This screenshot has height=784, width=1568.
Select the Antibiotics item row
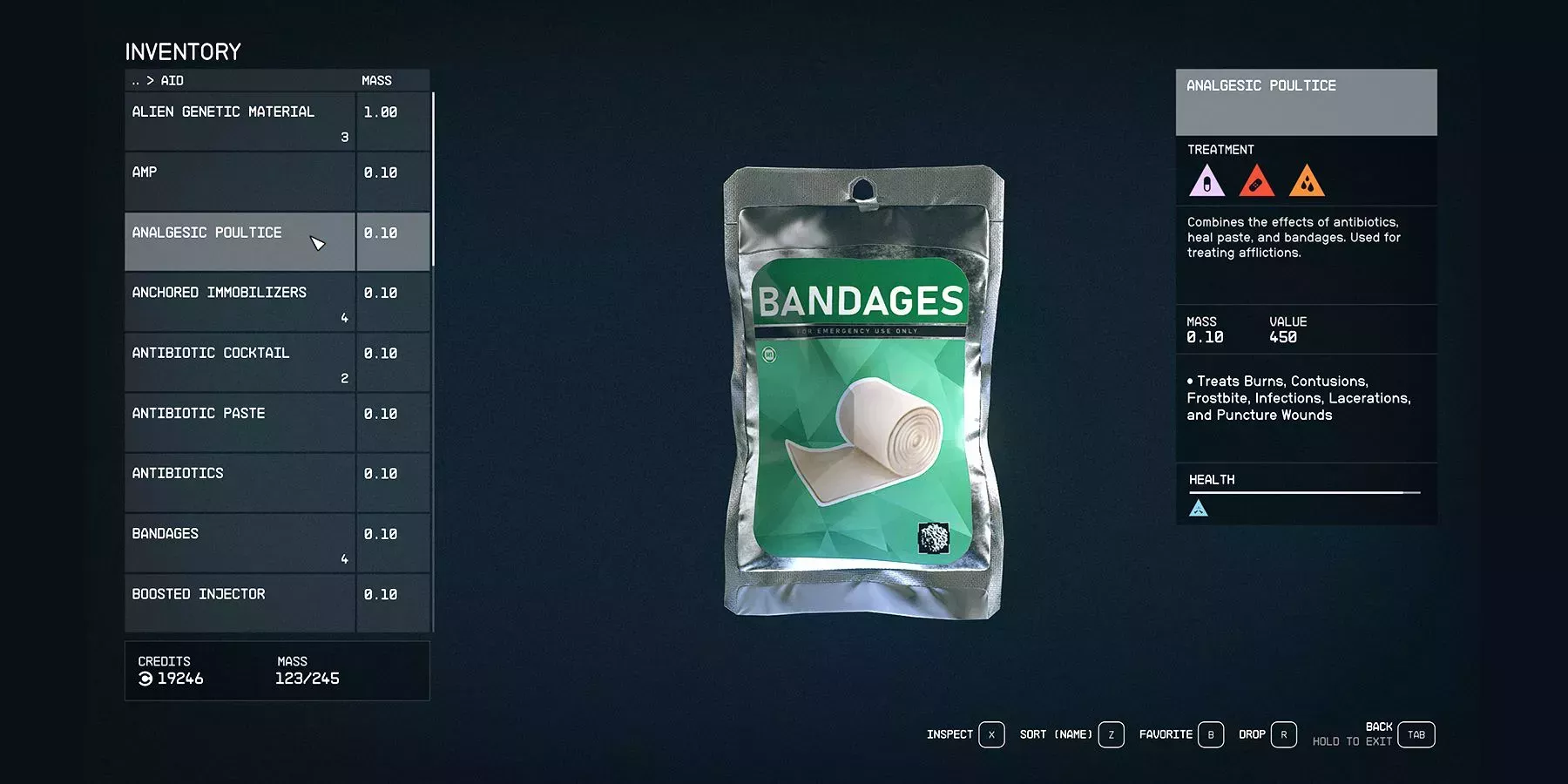(240, 482)
